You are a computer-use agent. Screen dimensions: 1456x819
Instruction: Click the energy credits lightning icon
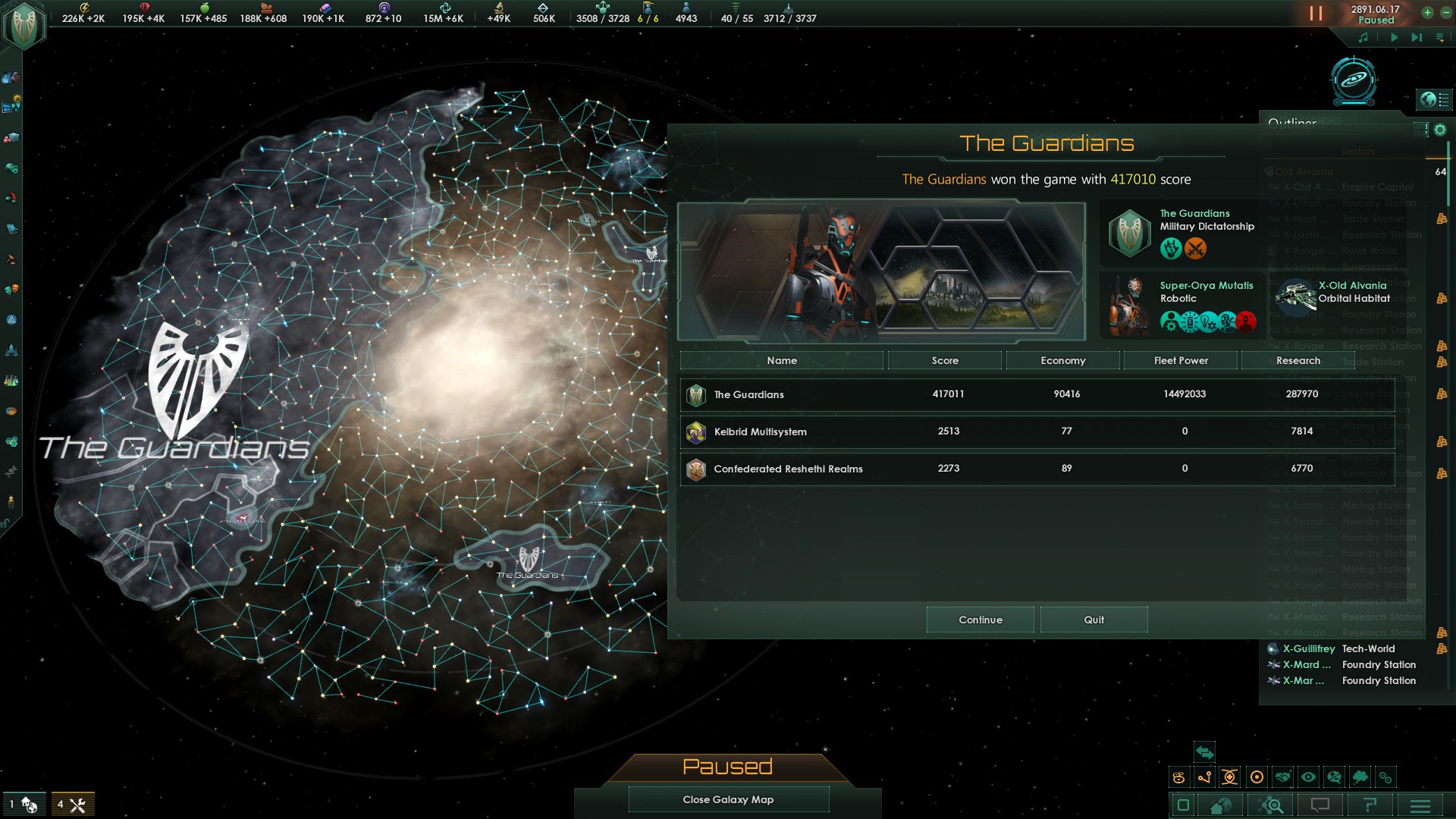pos(85,8)
